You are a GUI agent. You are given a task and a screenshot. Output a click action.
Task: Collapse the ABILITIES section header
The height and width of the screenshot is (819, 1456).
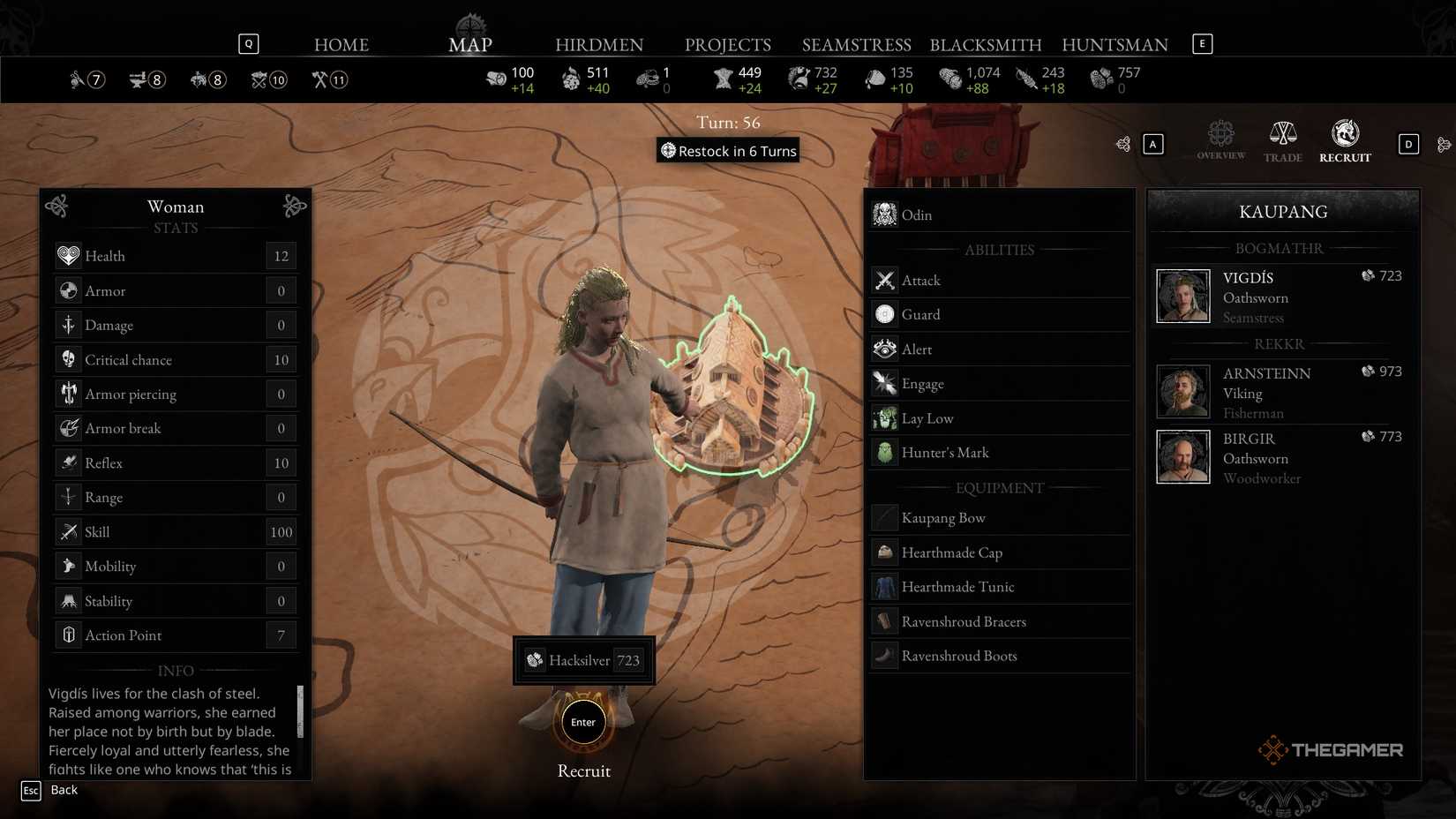pos(998,249)
